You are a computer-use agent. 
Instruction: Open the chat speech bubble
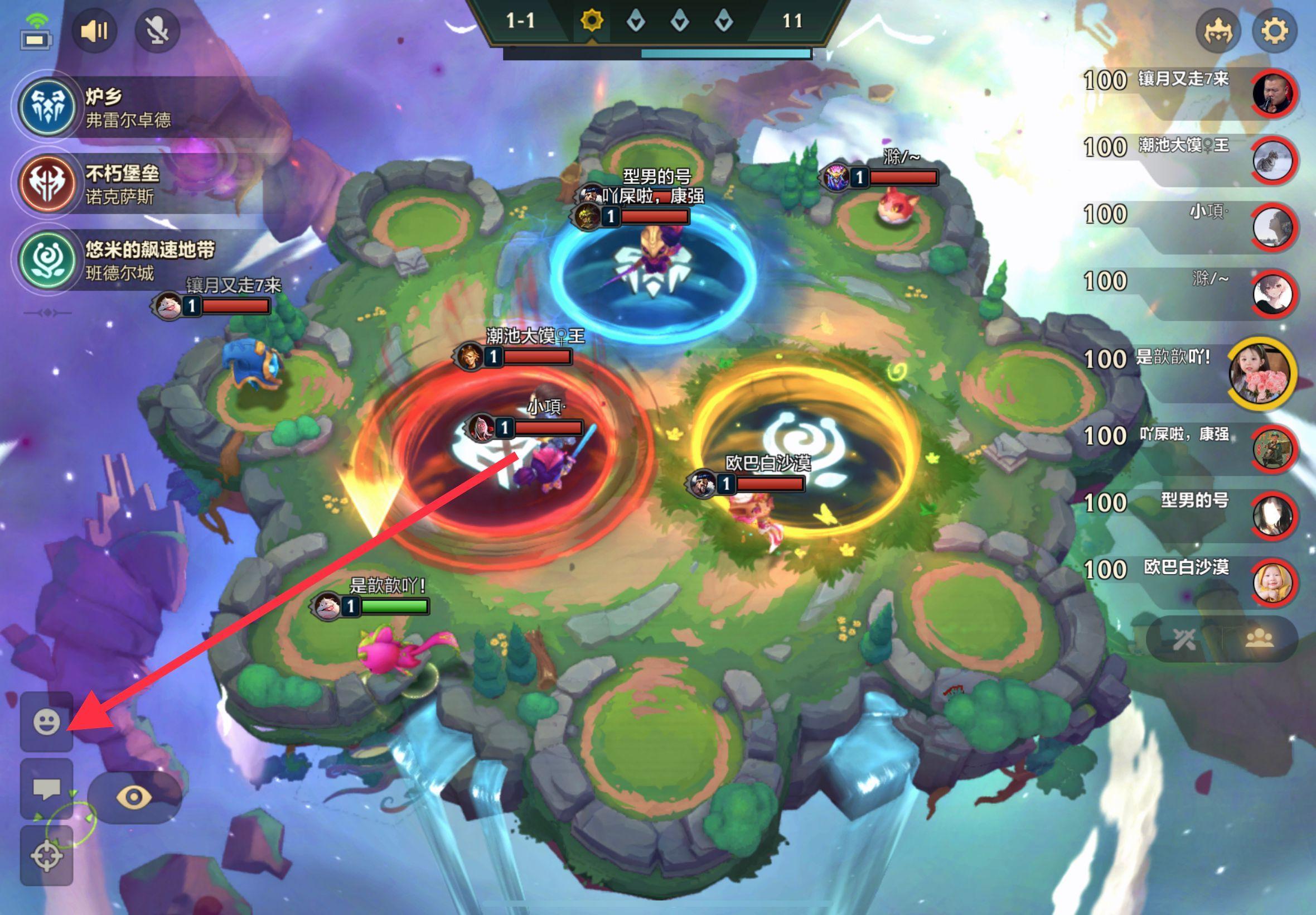pyautogui.click(x=46, y=789)
